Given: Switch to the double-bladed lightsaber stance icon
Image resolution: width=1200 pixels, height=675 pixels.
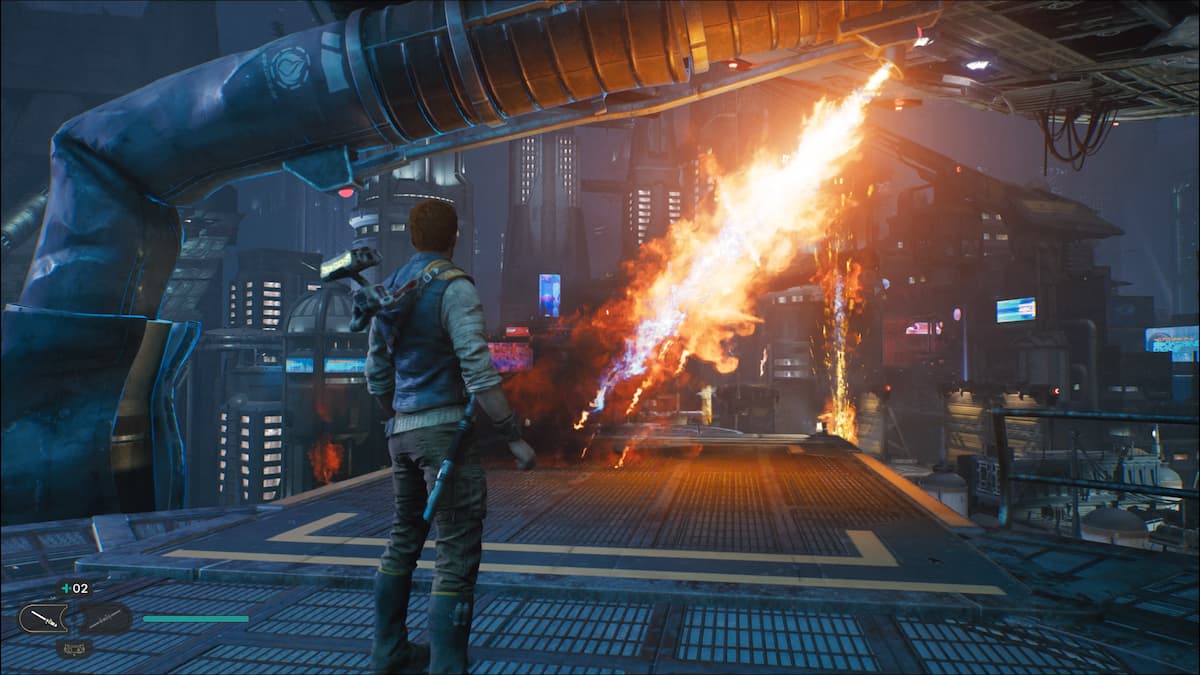Looking at the screenshot, I should (x=105, y=619).
